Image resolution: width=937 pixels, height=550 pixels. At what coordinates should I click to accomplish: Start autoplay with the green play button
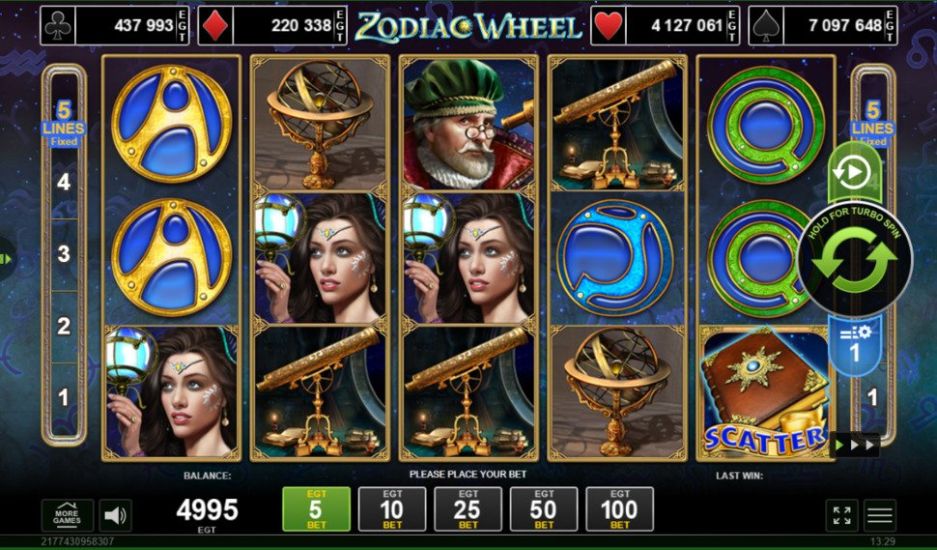coord(852,174)
